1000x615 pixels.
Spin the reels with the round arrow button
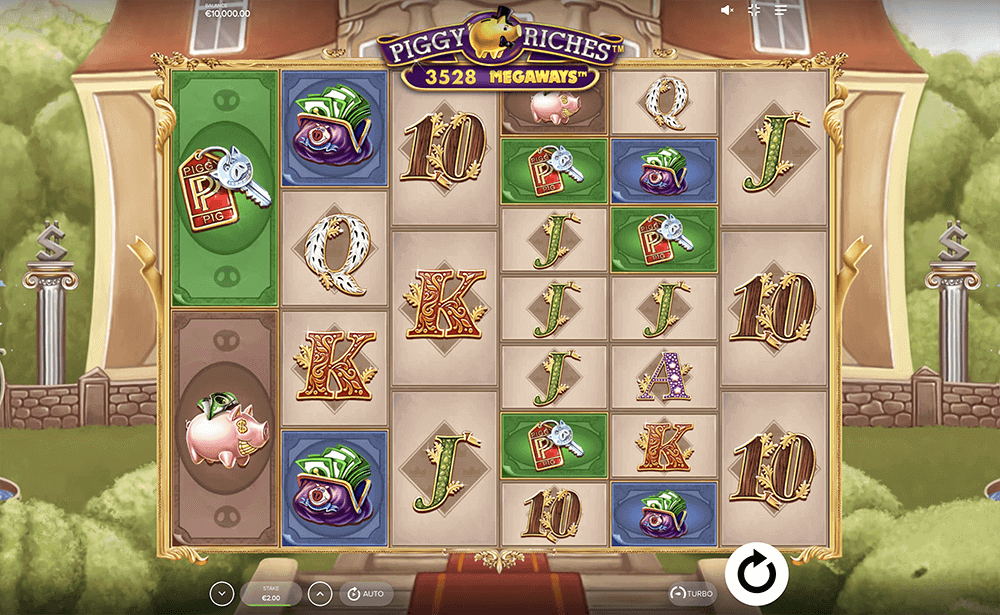[x=757, y=574]
